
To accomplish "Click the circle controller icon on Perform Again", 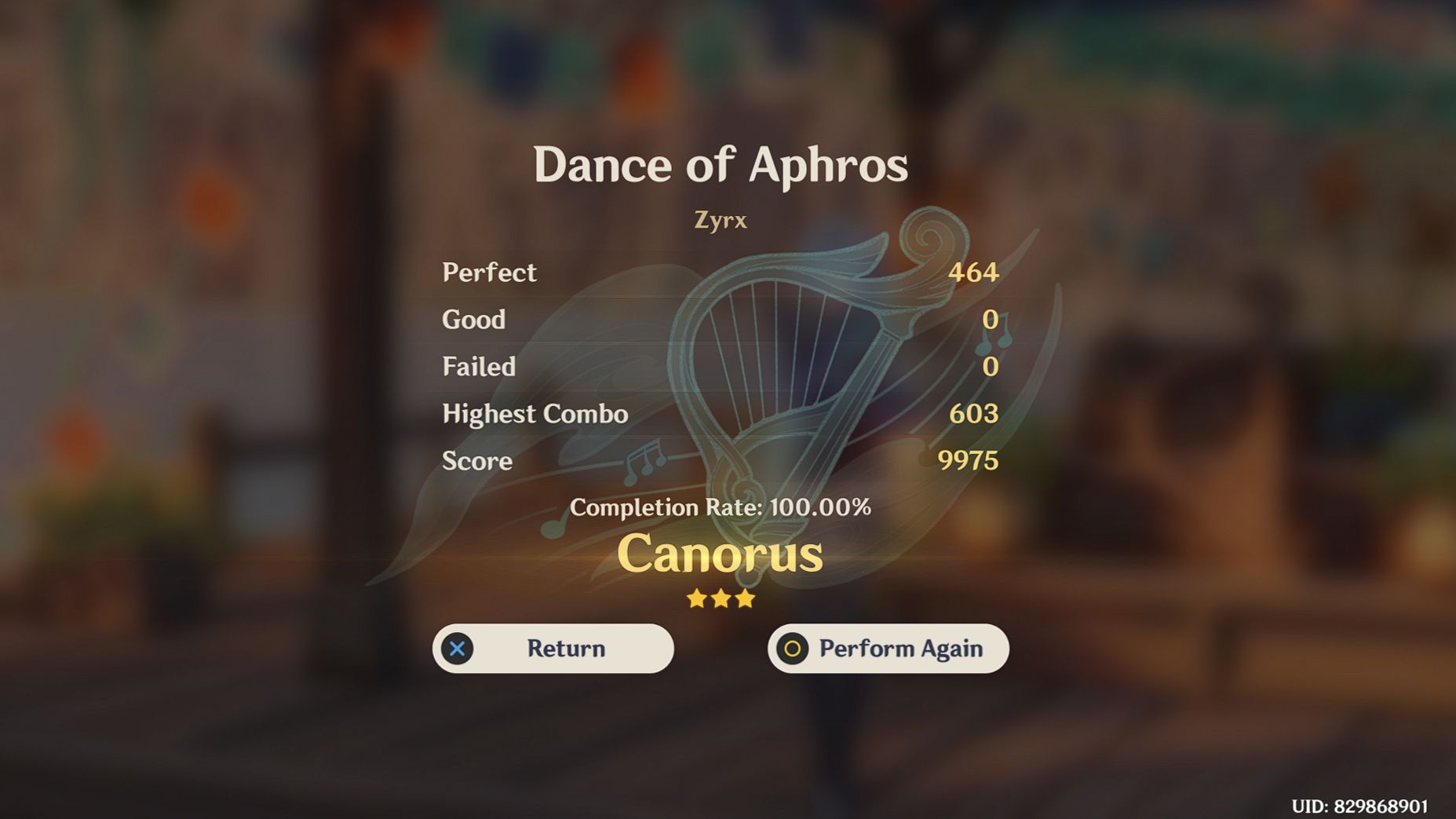I will (x=792, y=649).
